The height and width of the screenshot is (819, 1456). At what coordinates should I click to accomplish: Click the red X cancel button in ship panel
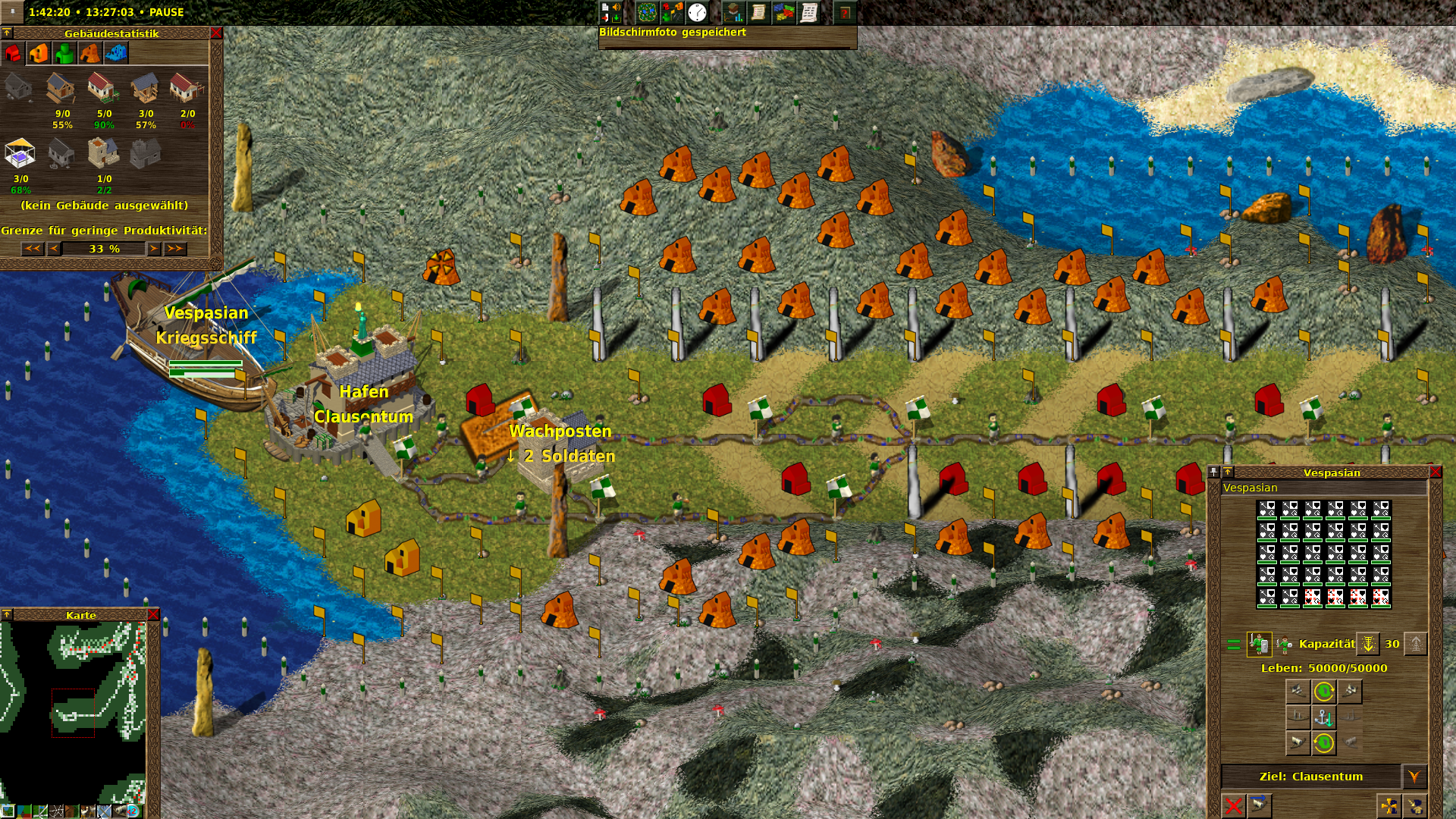point(1234,805)
